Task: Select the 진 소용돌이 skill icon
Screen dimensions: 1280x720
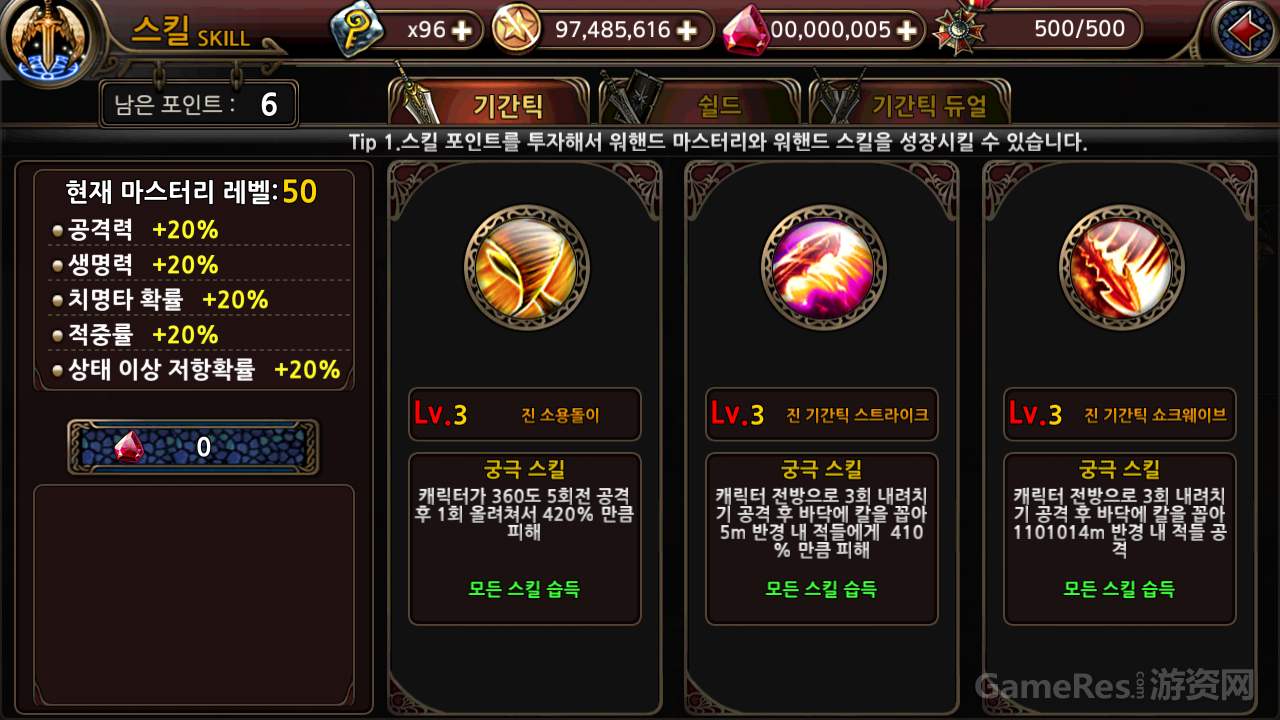Action: [524, 267]
